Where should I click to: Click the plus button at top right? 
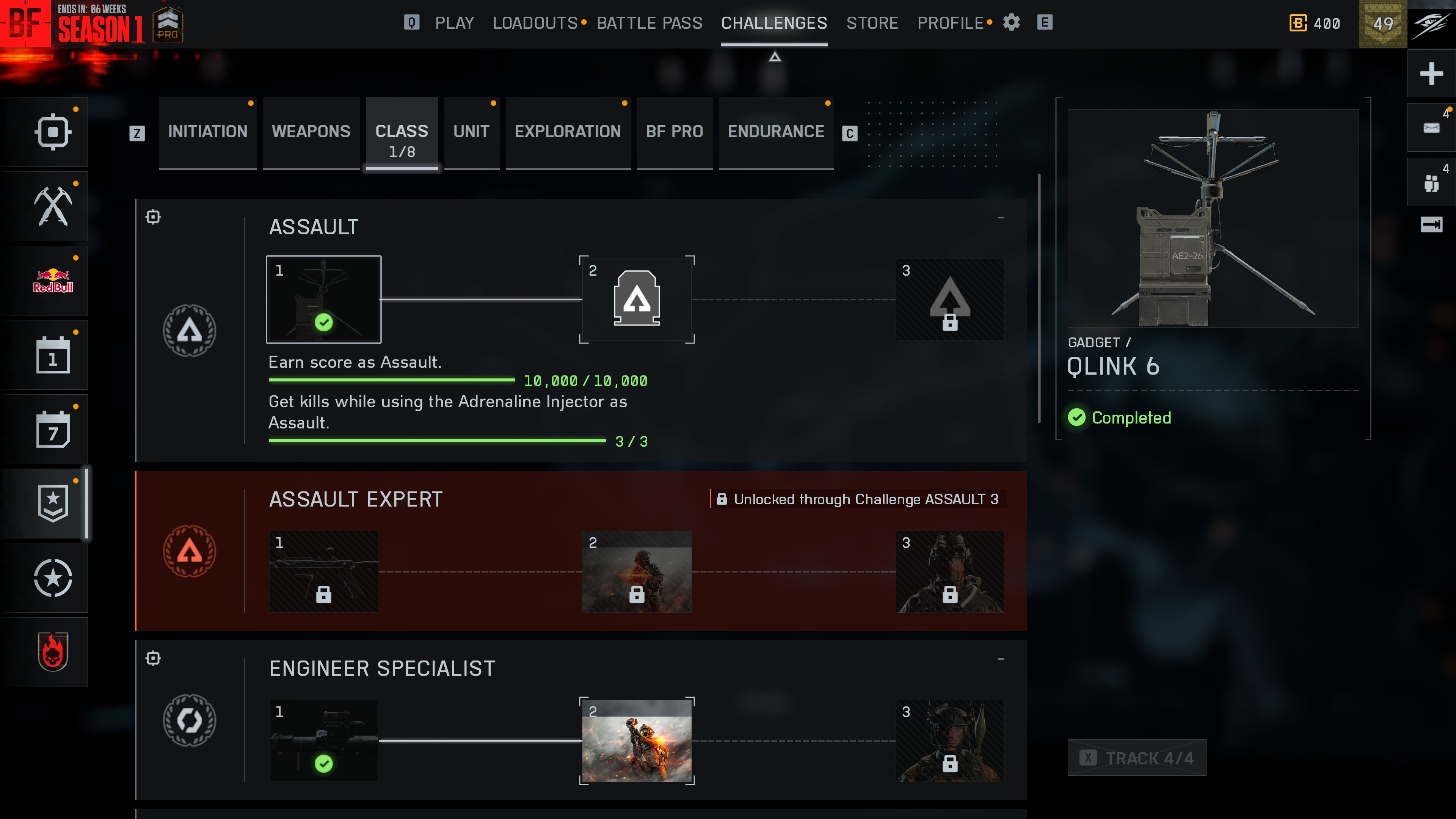tap(1431, 74)
